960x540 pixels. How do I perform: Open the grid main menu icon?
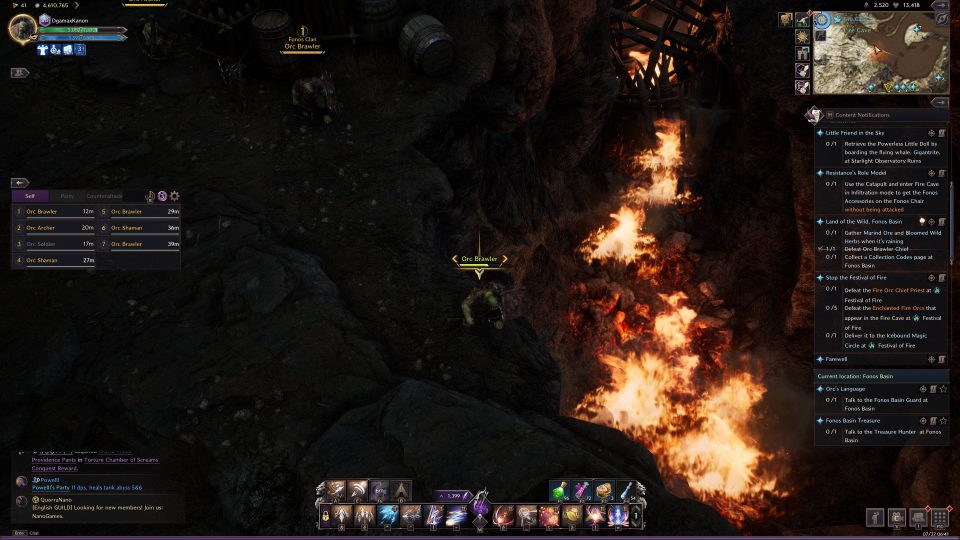point(939,517)
